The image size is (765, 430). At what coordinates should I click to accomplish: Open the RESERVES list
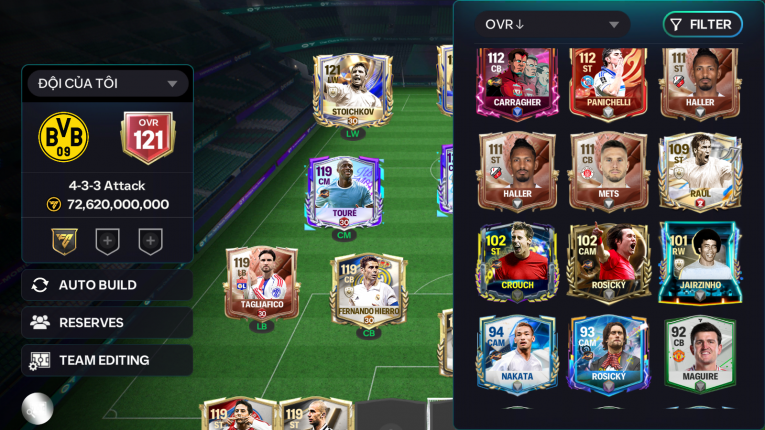(107, 323)
